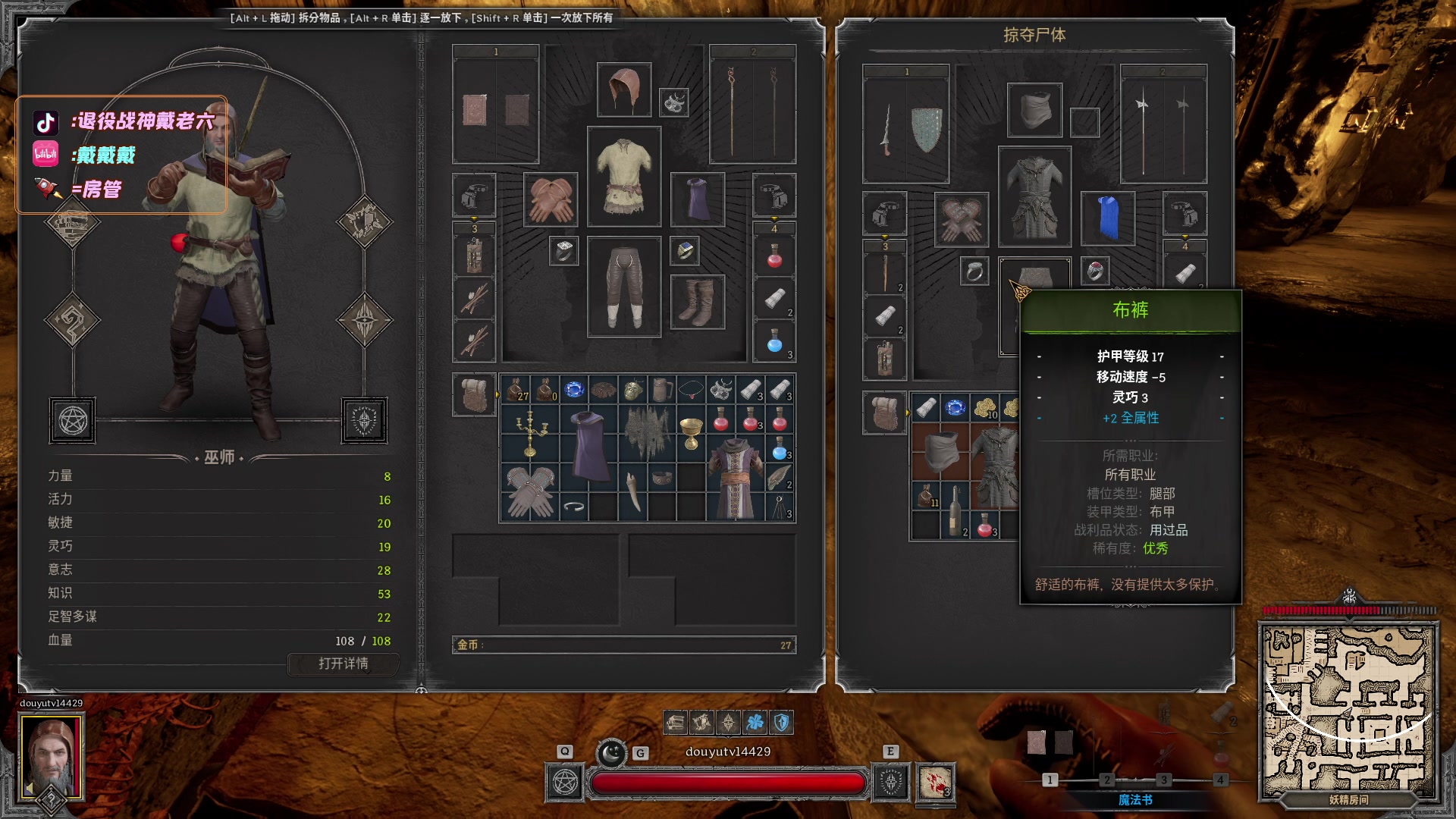Image resolution: width=1456 pixels, height=819 pixels.
Task: Loot the heater shield from the corpse
Action: pos(927,129)
